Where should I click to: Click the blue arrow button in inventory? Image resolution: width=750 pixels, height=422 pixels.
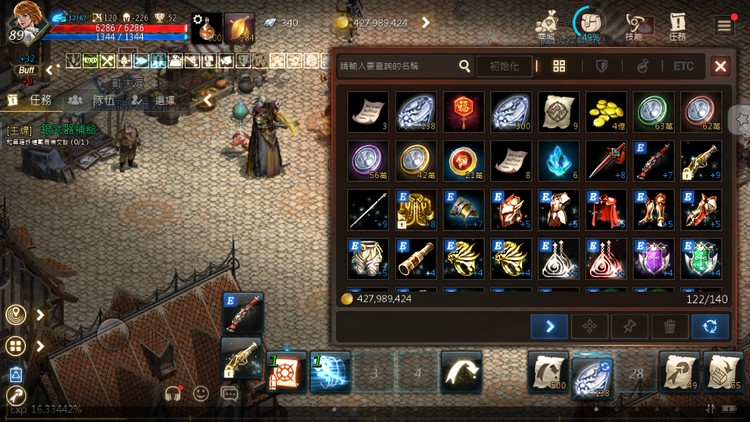coord(549,326)
